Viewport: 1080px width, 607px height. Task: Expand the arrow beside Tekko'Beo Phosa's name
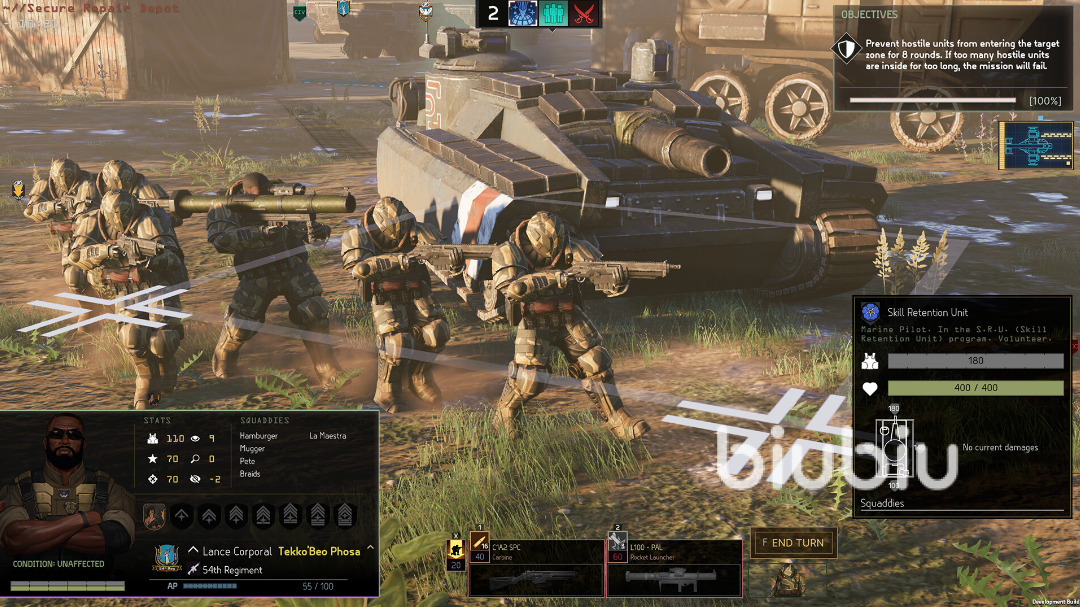[x=370, y=548]
